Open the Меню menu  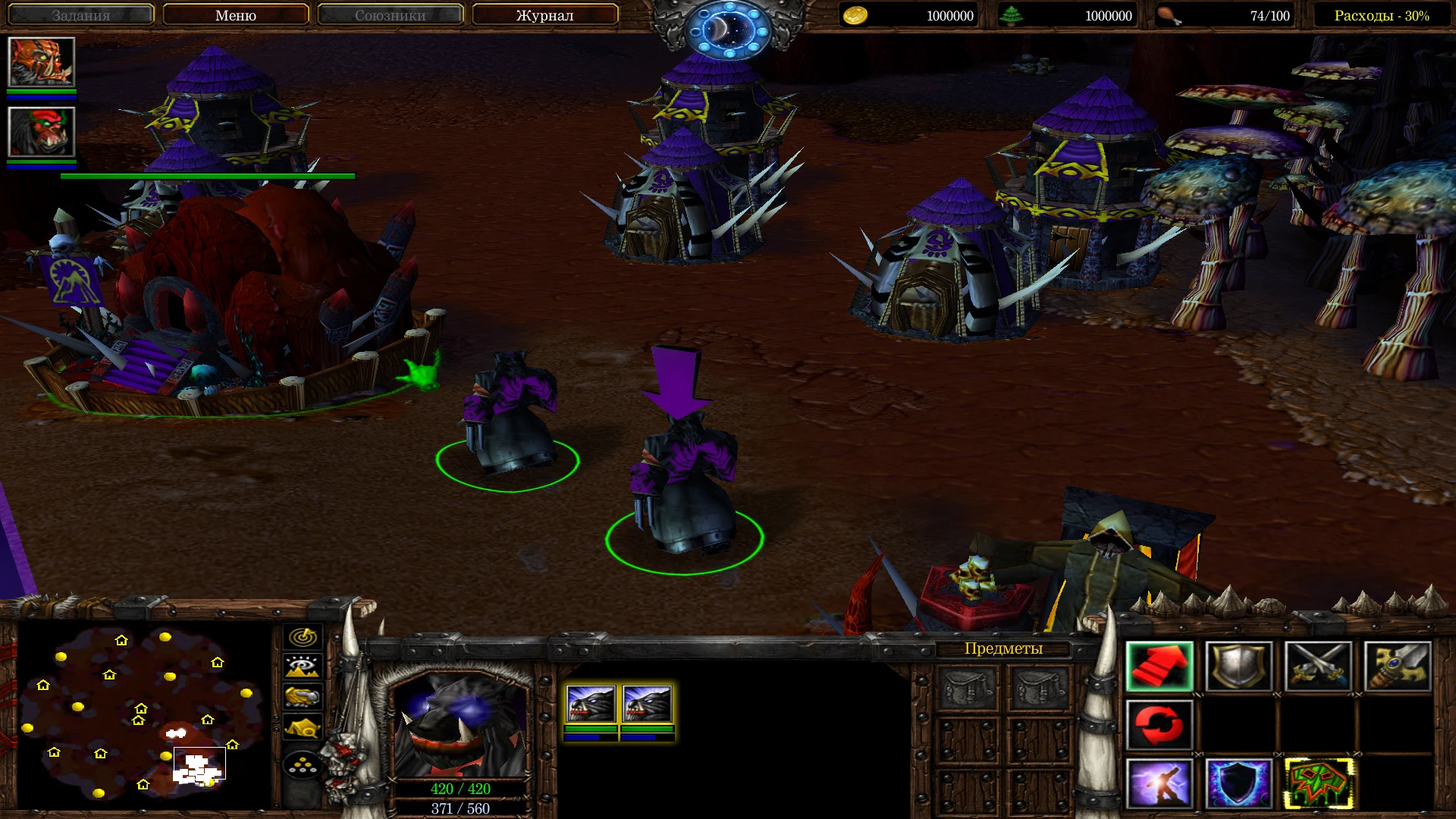tap(236, 14)
